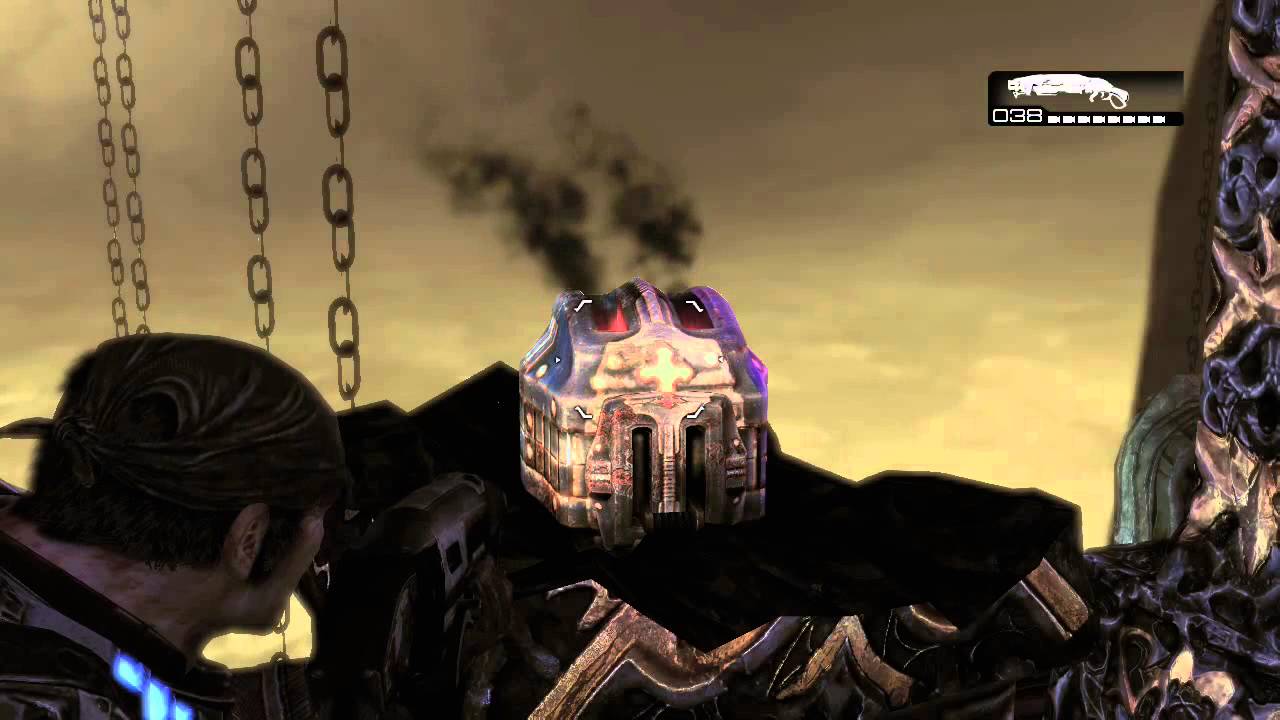The width and height of the screenshot is (1280, 720).
Task: Click the segmented ammo bar
Action: (x=1105, y=117)
